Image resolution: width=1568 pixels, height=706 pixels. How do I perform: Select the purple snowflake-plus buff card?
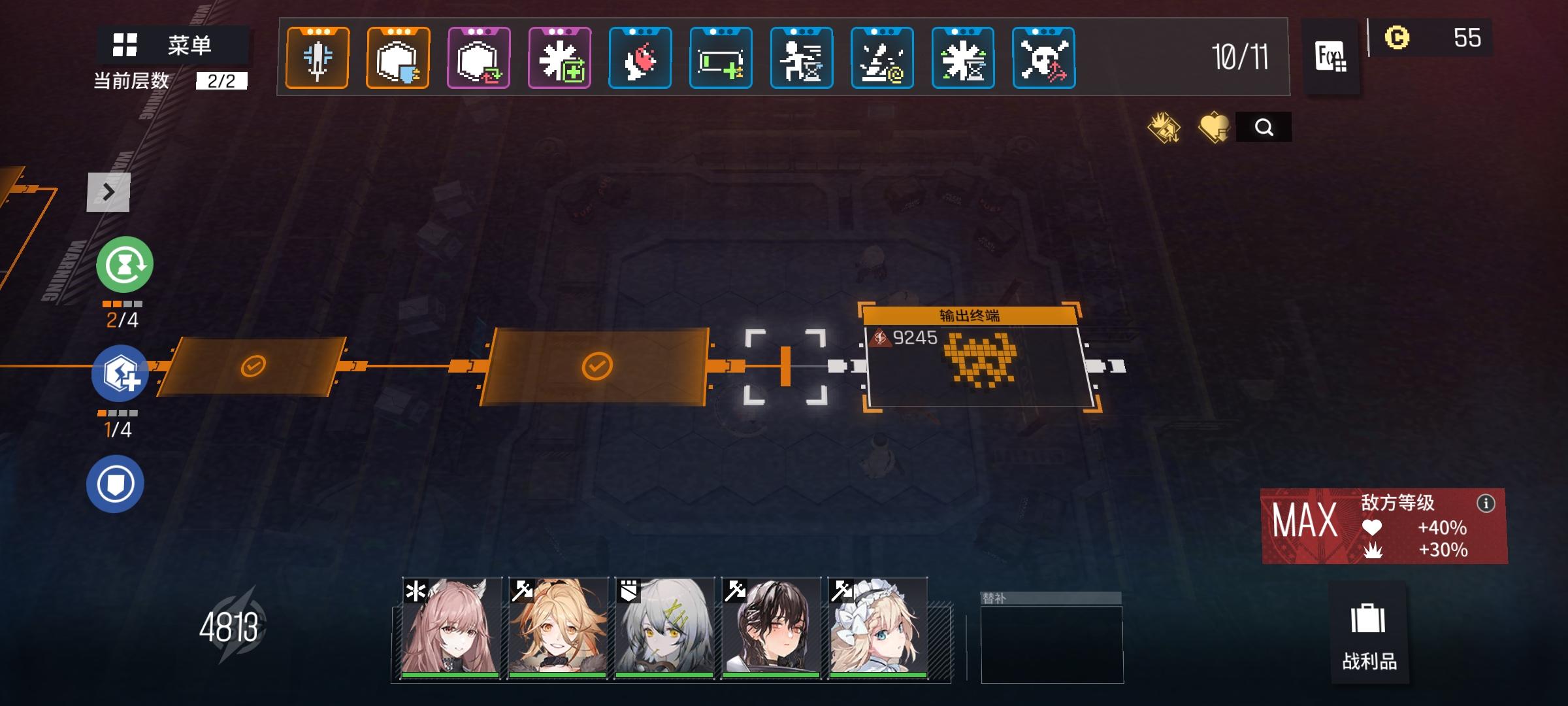coord(559,57)
